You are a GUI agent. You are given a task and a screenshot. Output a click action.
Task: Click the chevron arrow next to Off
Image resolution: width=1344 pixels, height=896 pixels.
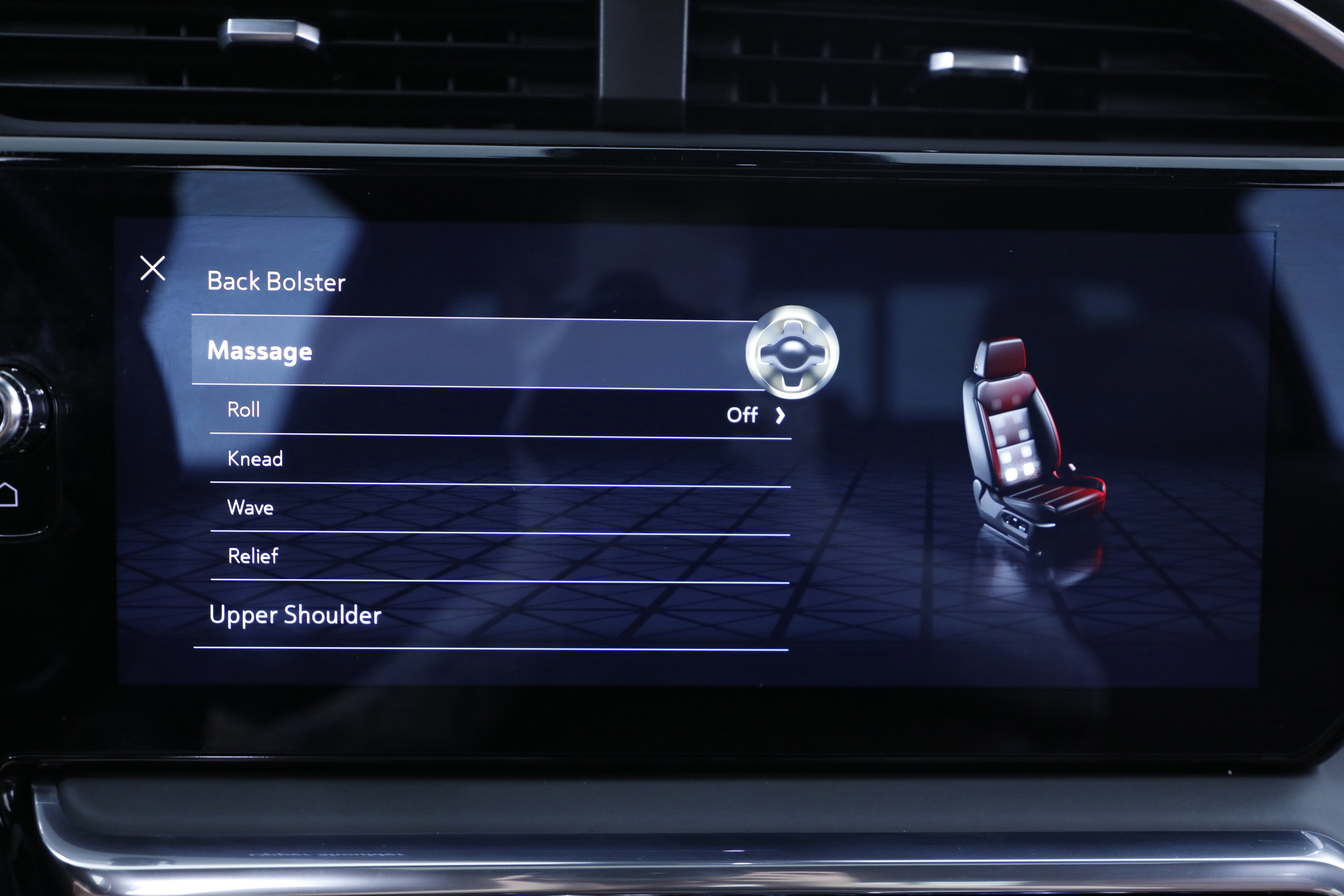(x=780, y=415)
